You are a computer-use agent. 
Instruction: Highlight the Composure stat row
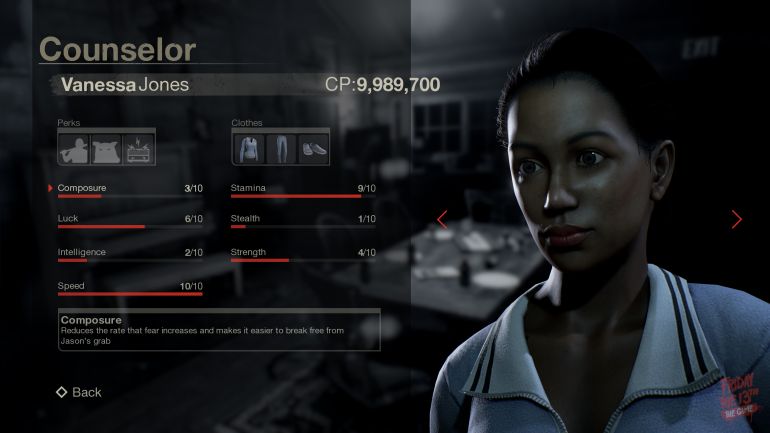pos(130,189)
